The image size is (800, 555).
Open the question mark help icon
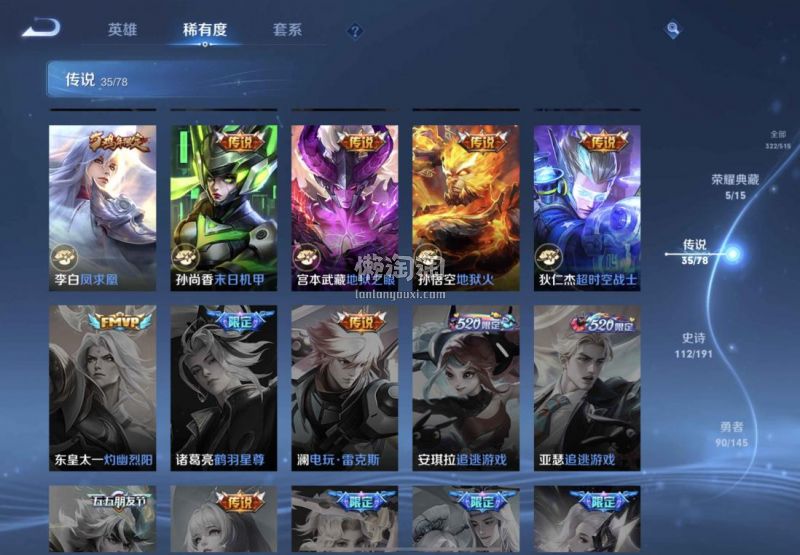[x=355, y=31]
